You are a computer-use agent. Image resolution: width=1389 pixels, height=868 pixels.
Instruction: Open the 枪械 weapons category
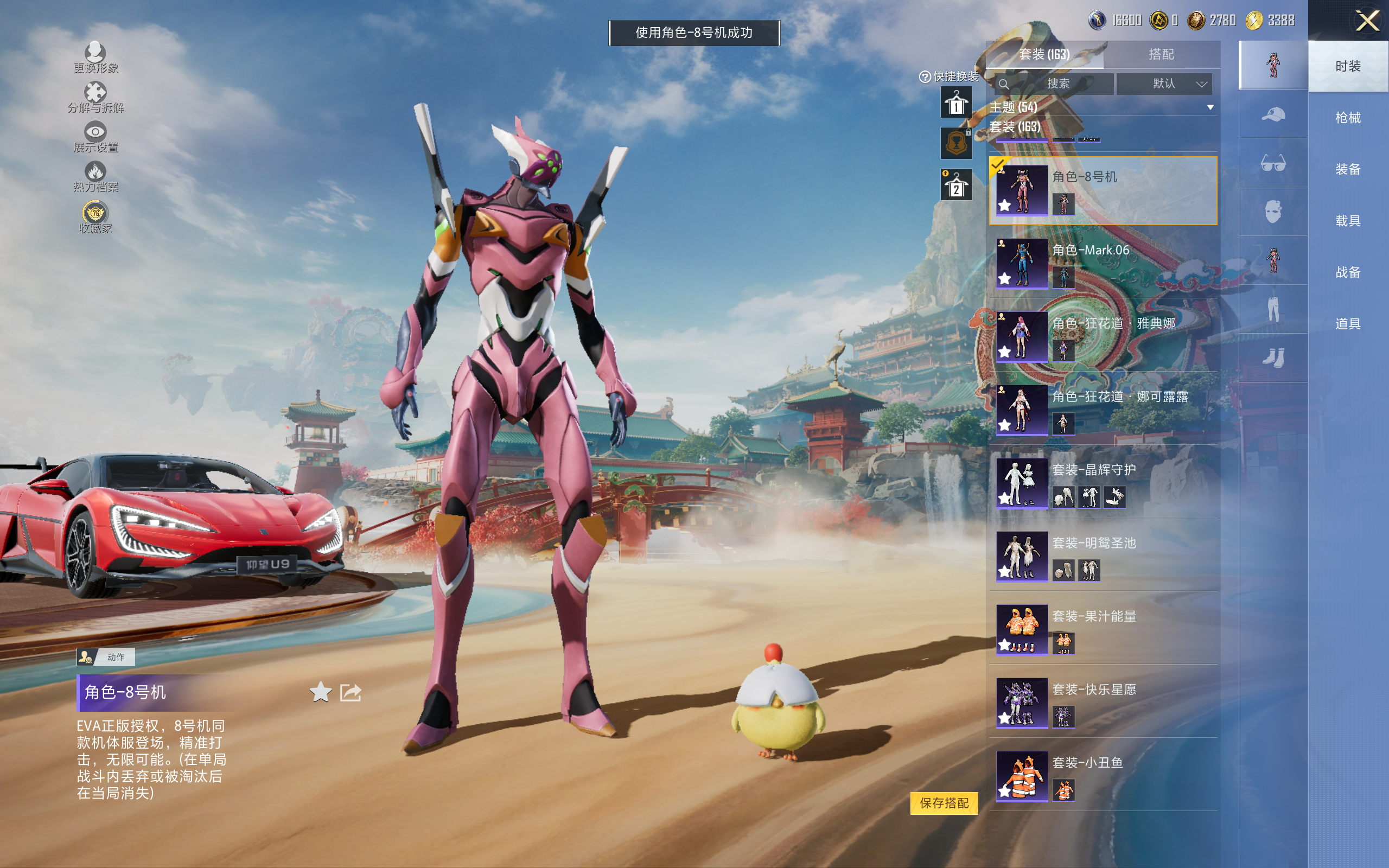click(x=1348, y=118)
